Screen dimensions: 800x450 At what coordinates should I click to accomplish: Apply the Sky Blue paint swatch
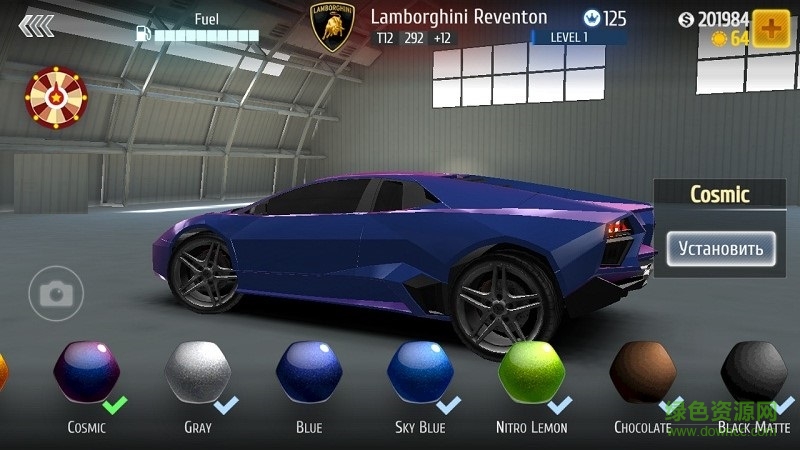pos(421,372)
